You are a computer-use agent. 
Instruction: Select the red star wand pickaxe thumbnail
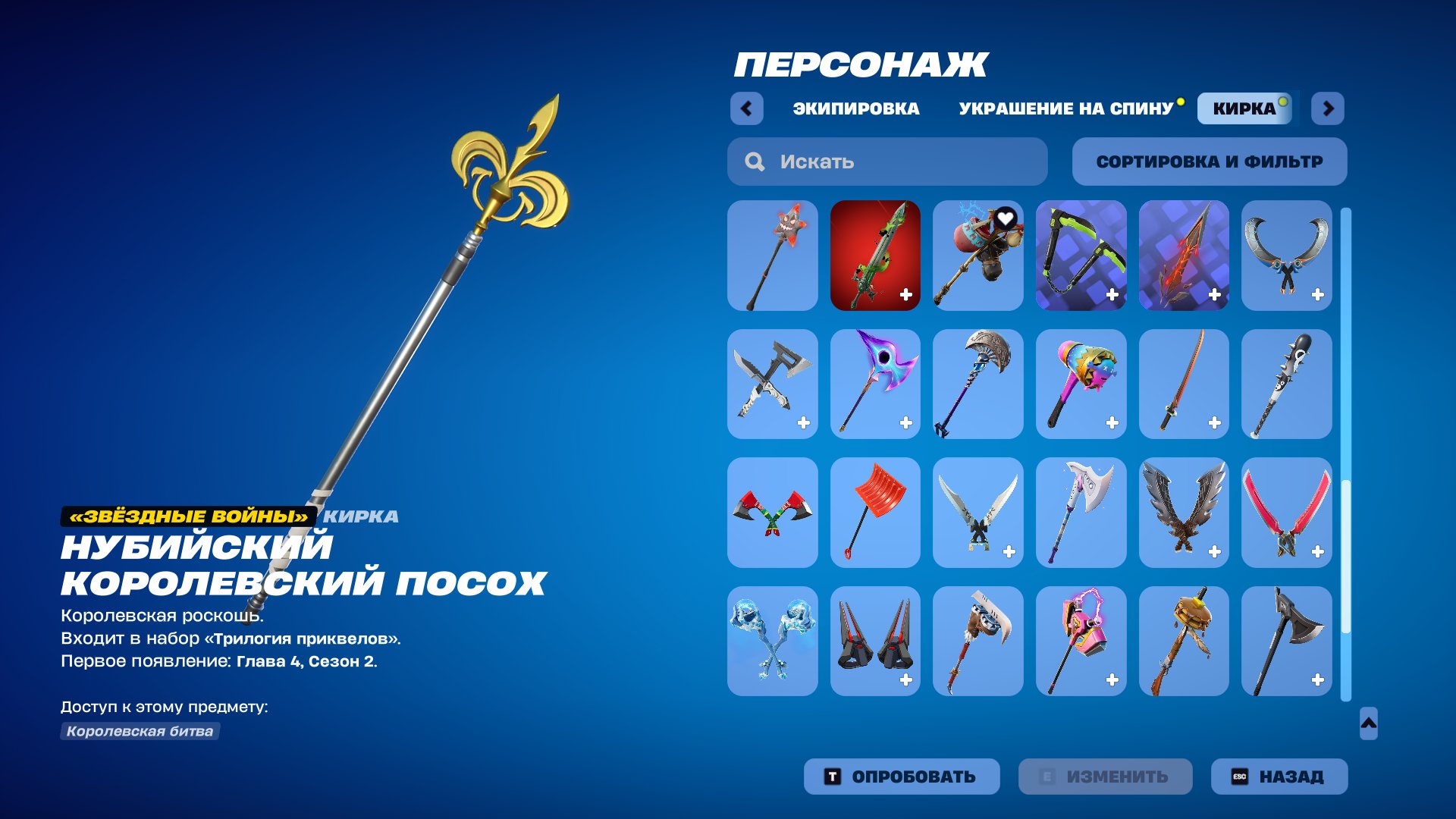click(772, 256)
